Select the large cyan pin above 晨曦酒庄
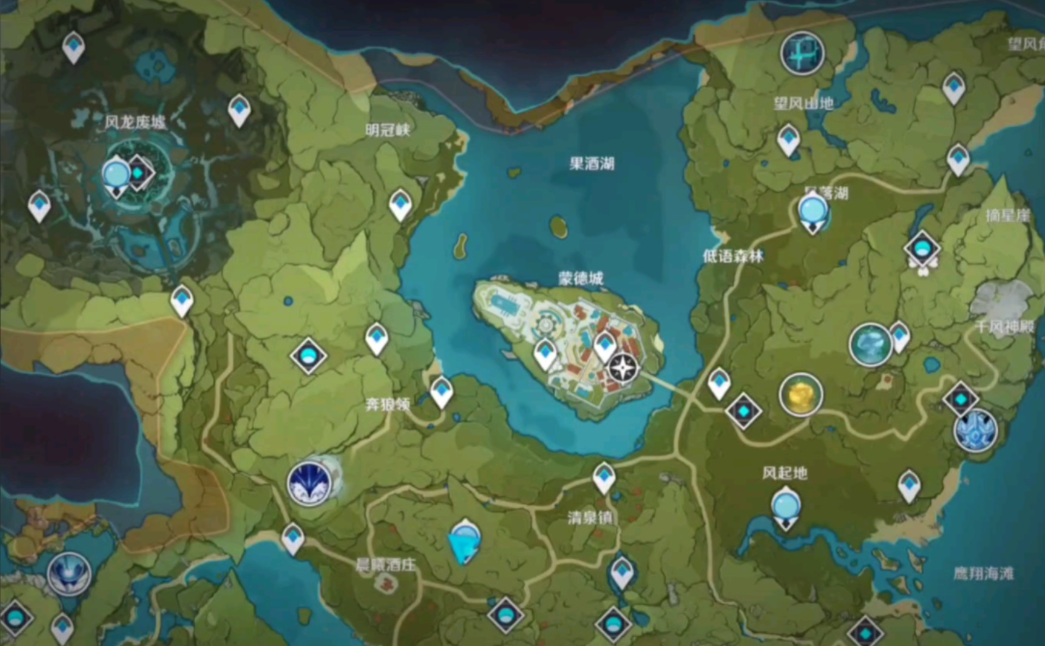1045x646 pixels. pyautogui.click(x=464, y=542)
